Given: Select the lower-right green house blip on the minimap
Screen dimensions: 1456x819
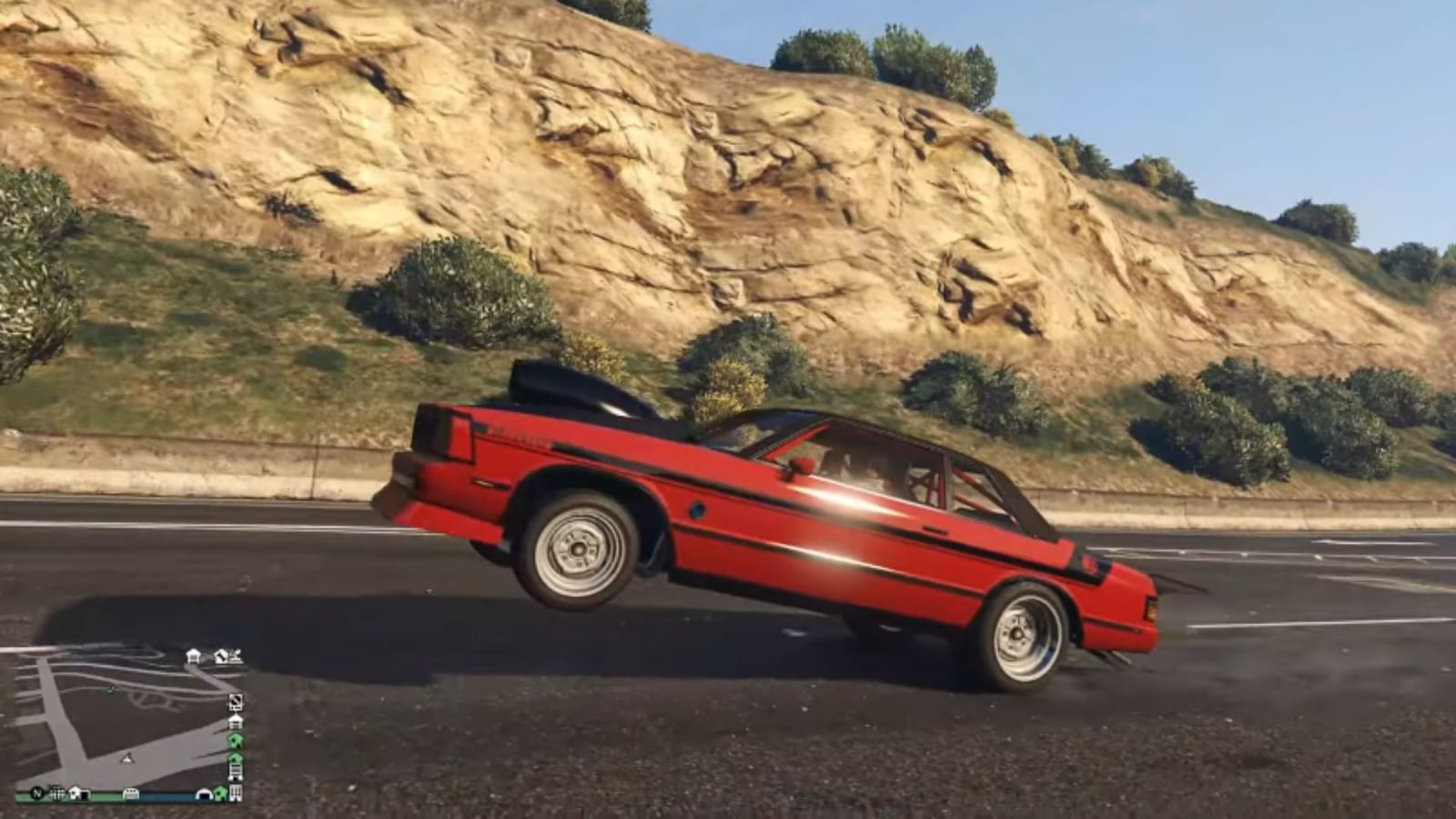Looking at the screenshot, I should (221, 794).
